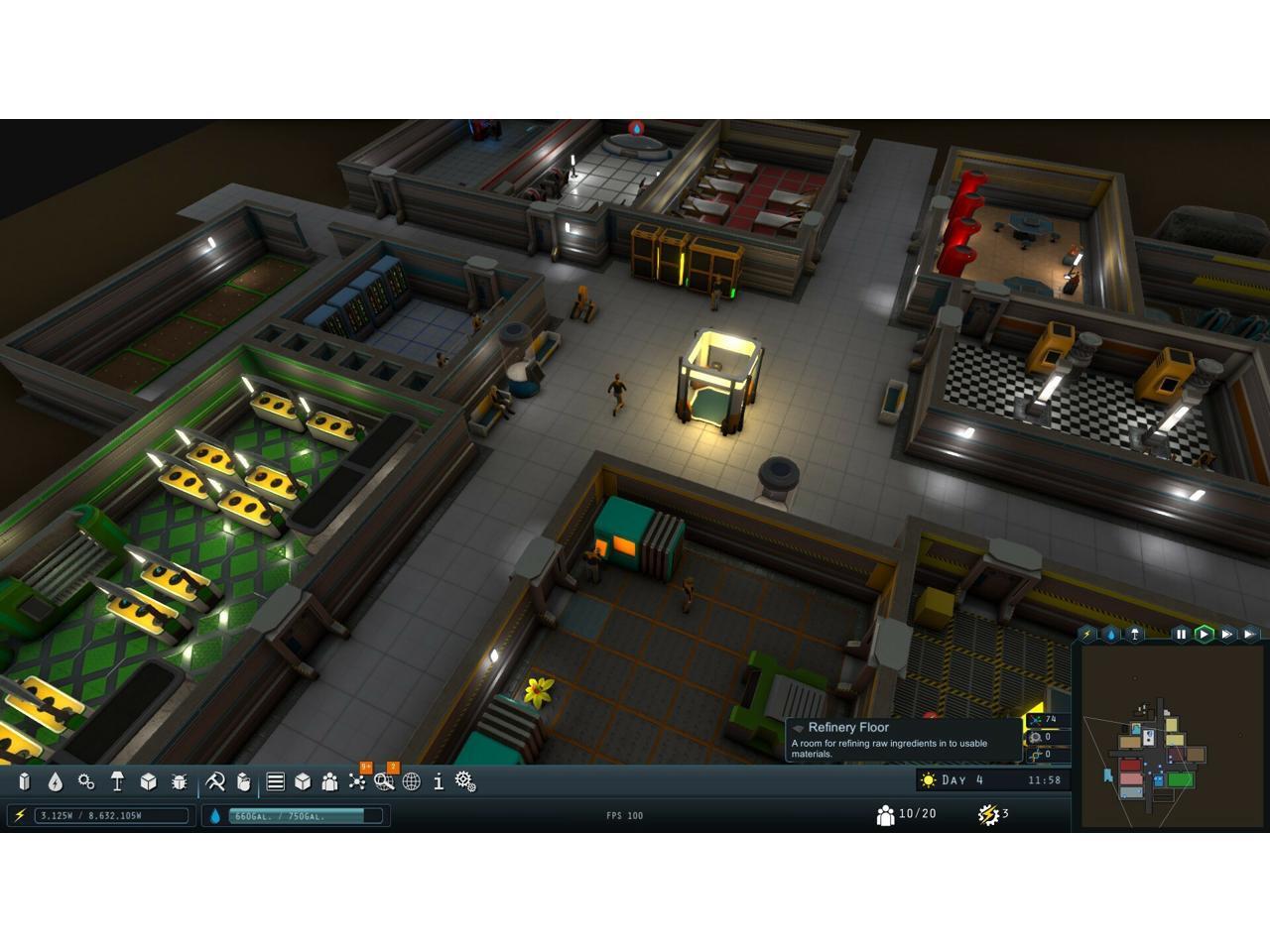This screenshot has width=1270, height=952.
Task: Switch to fast-forward double arrow speed
Action: coord(1227,634)
